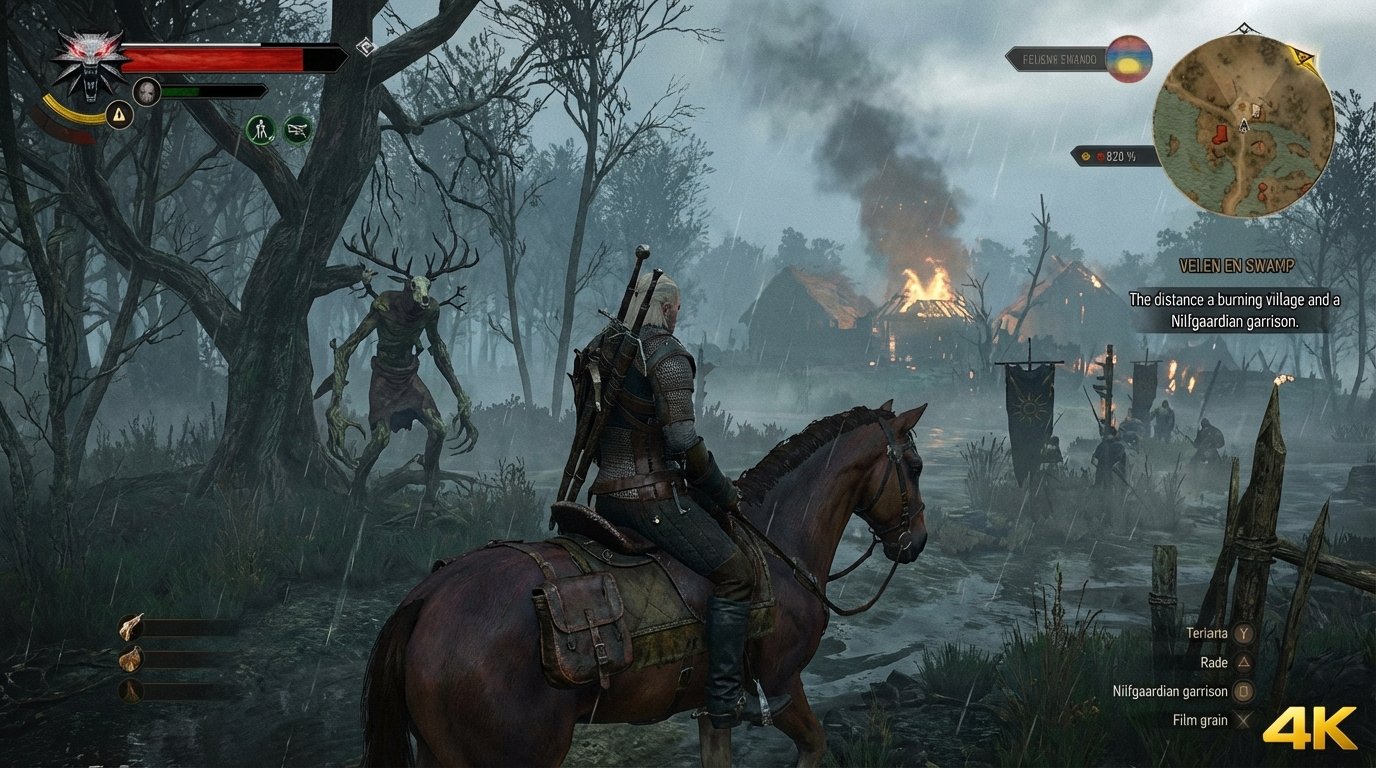Open the yellow triangle marker on the minimap edge

1301,57
